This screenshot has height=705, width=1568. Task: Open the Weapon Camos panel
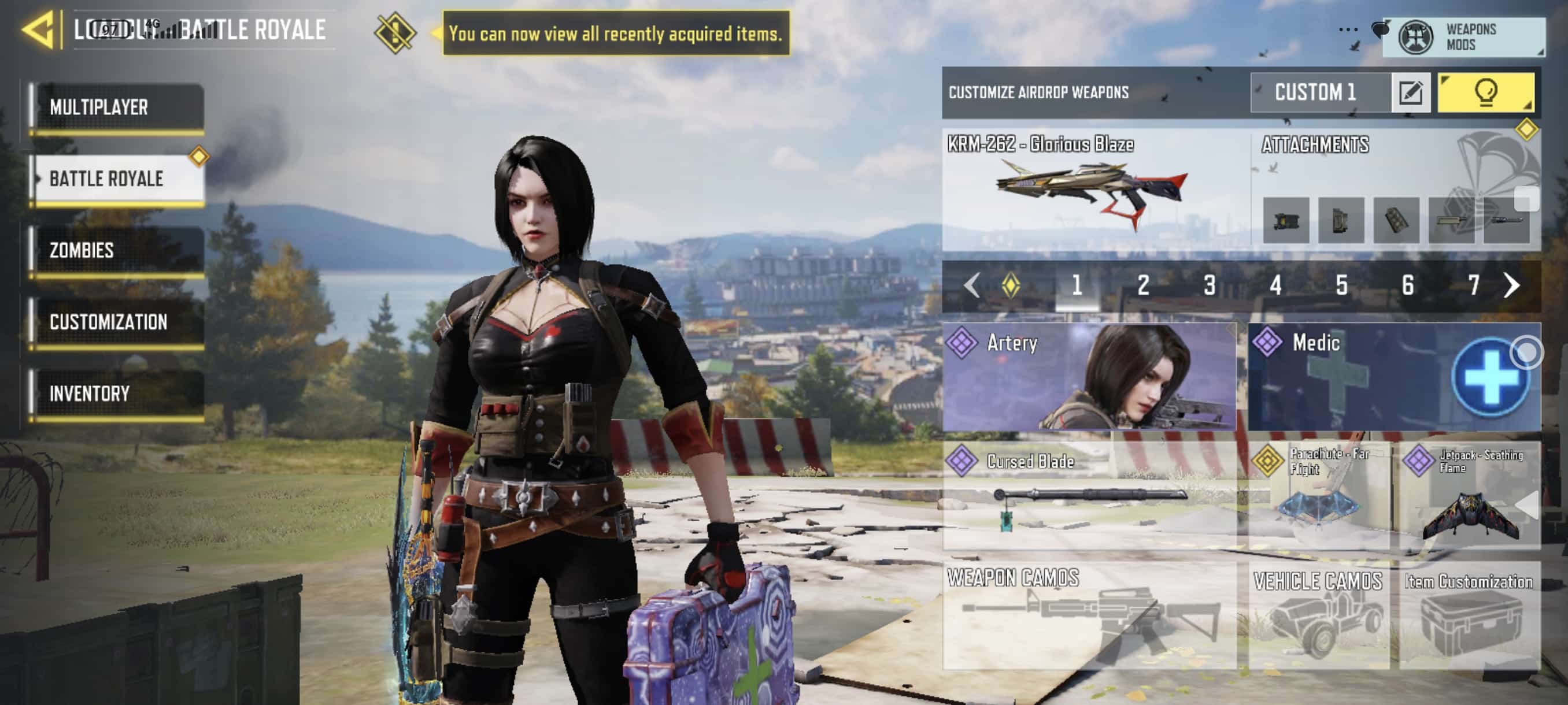(x=1089, y=615)
